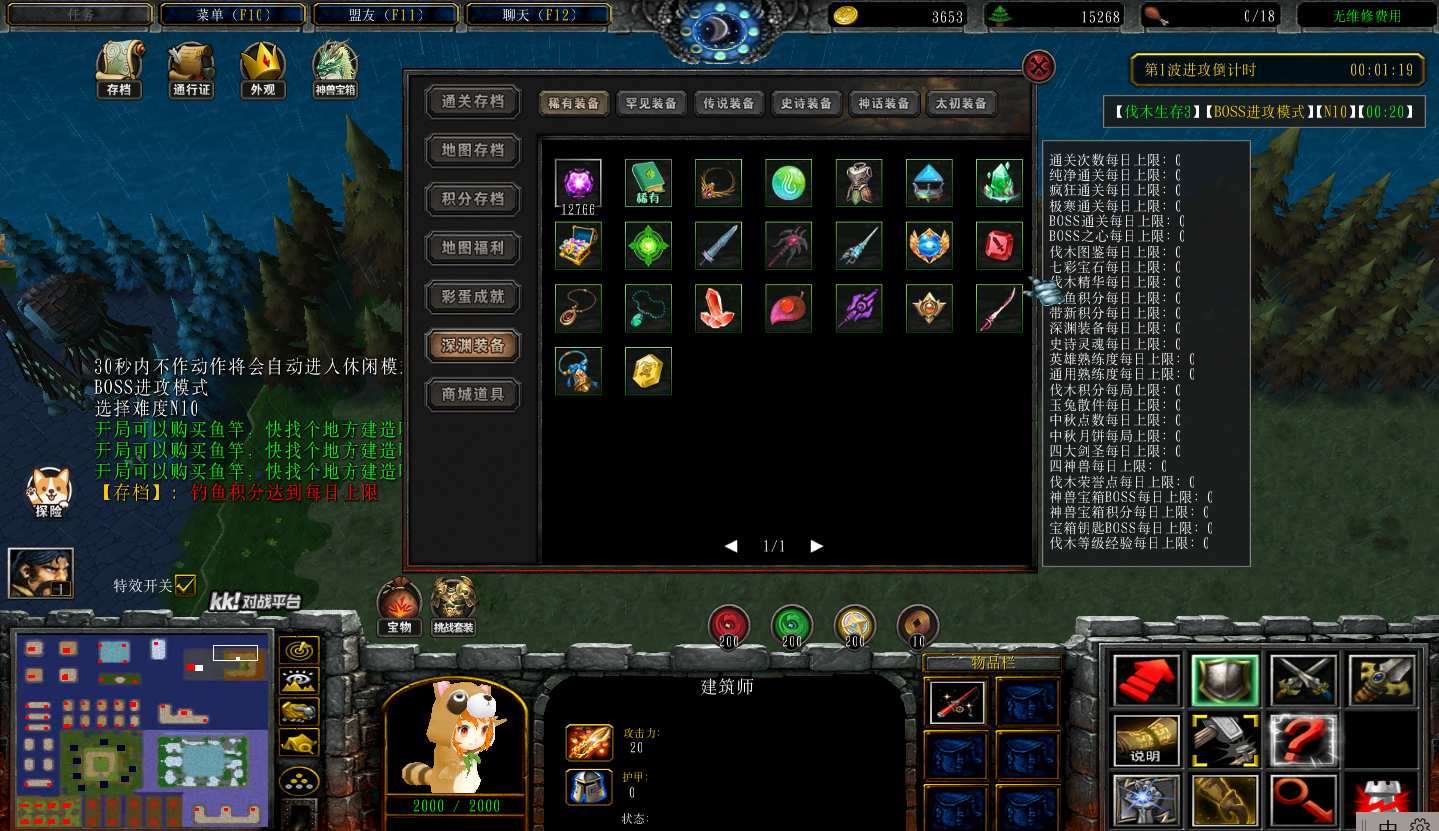Go to the next equipment page arrow
The image size is (1439, 831).
point(817,546)
